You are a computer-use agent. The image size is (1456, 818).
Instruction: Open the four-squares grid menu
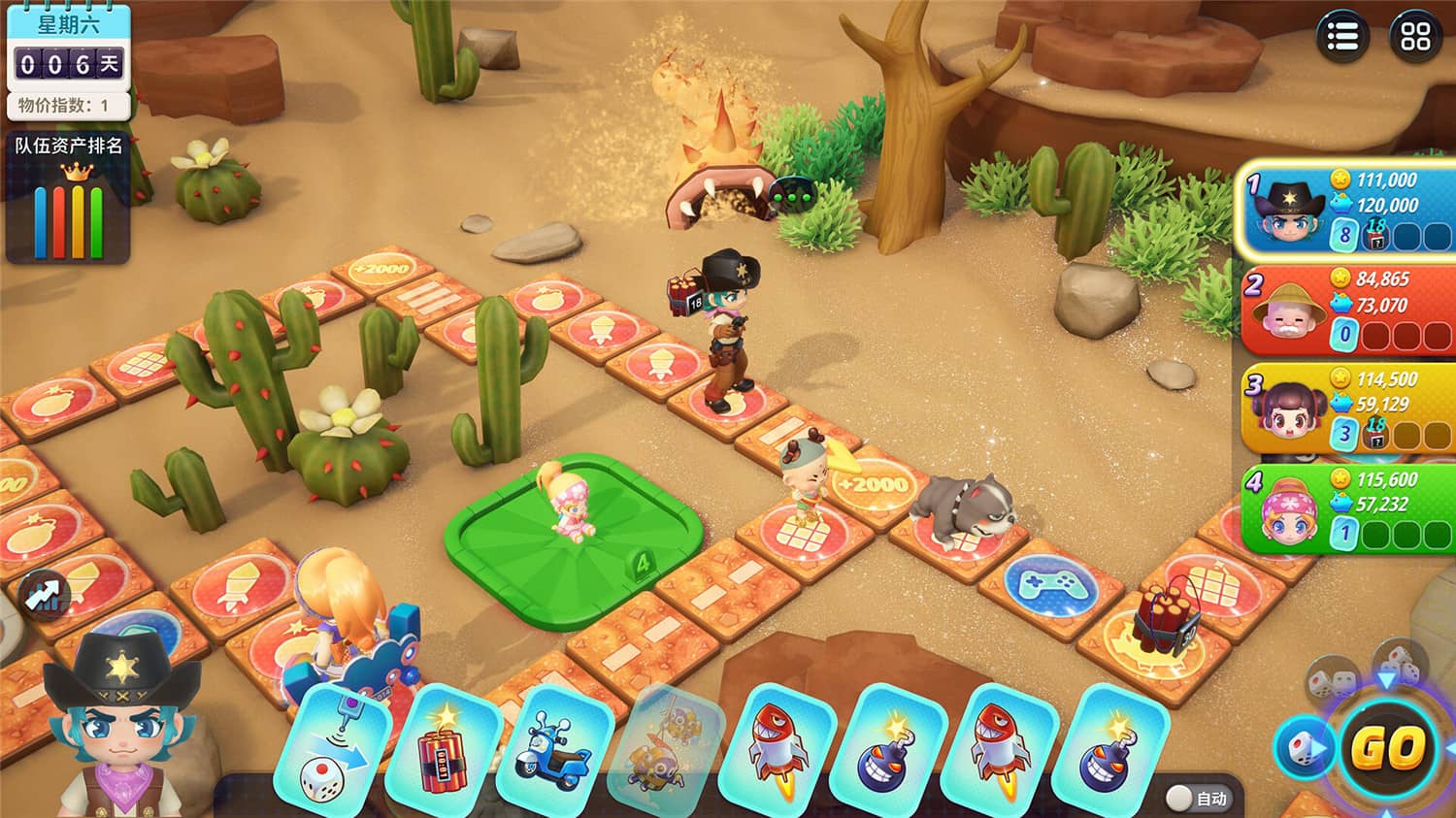[x=1415, y=37]
